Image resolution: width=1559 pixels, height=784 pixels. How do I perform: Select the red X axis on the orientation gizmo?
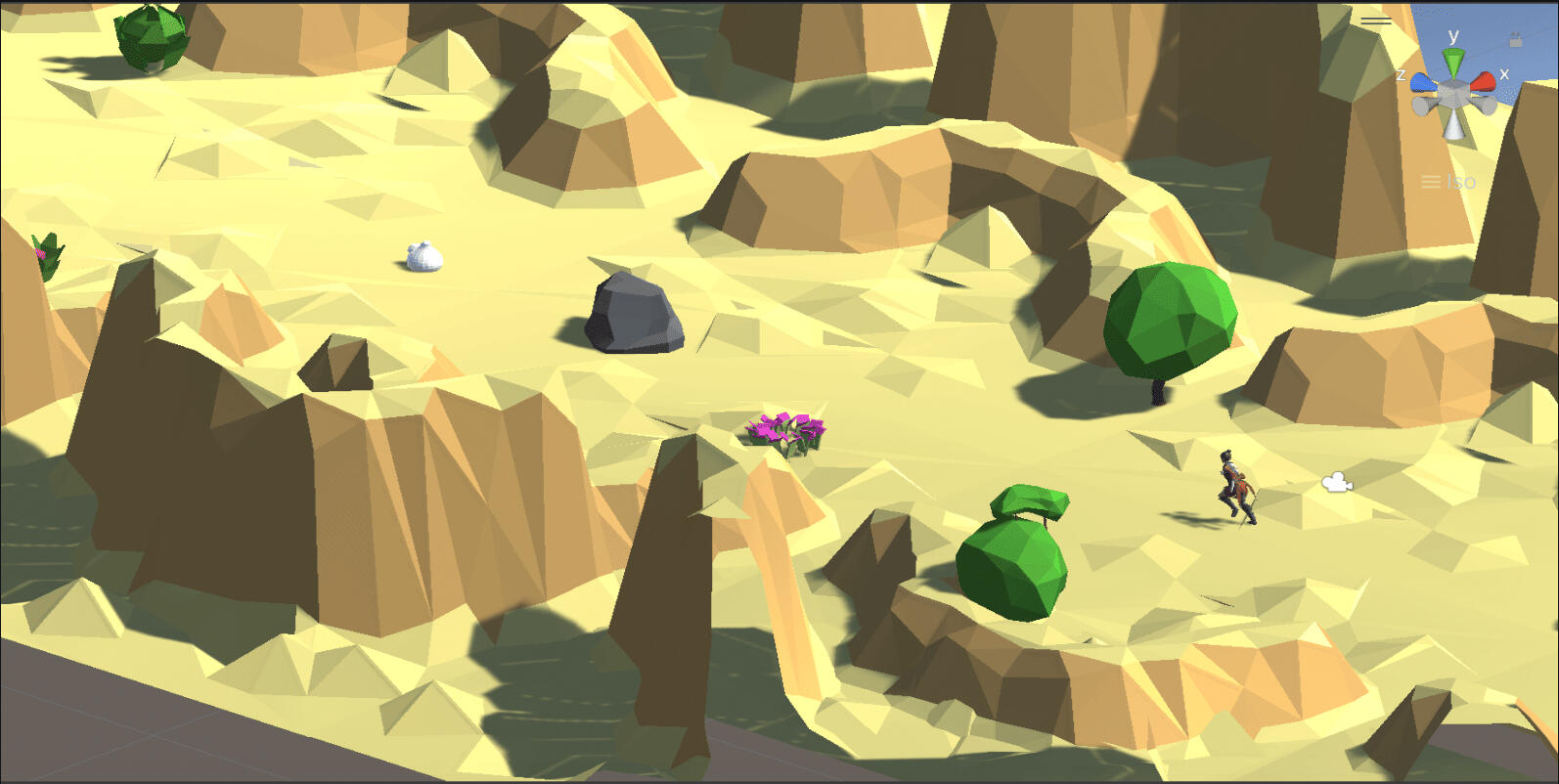1483,81
